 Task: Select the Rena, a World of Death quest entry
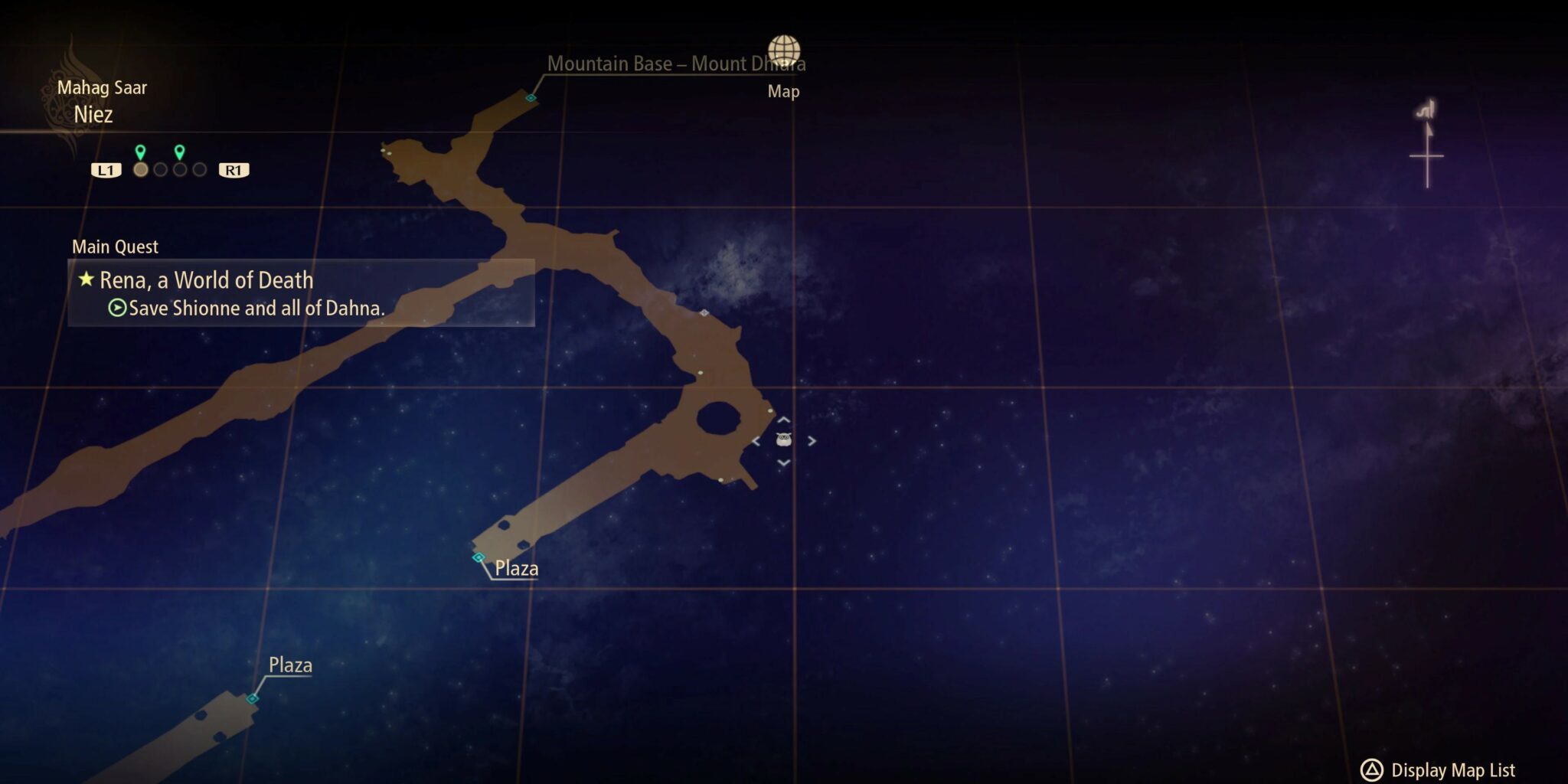(x=207, y=281)
